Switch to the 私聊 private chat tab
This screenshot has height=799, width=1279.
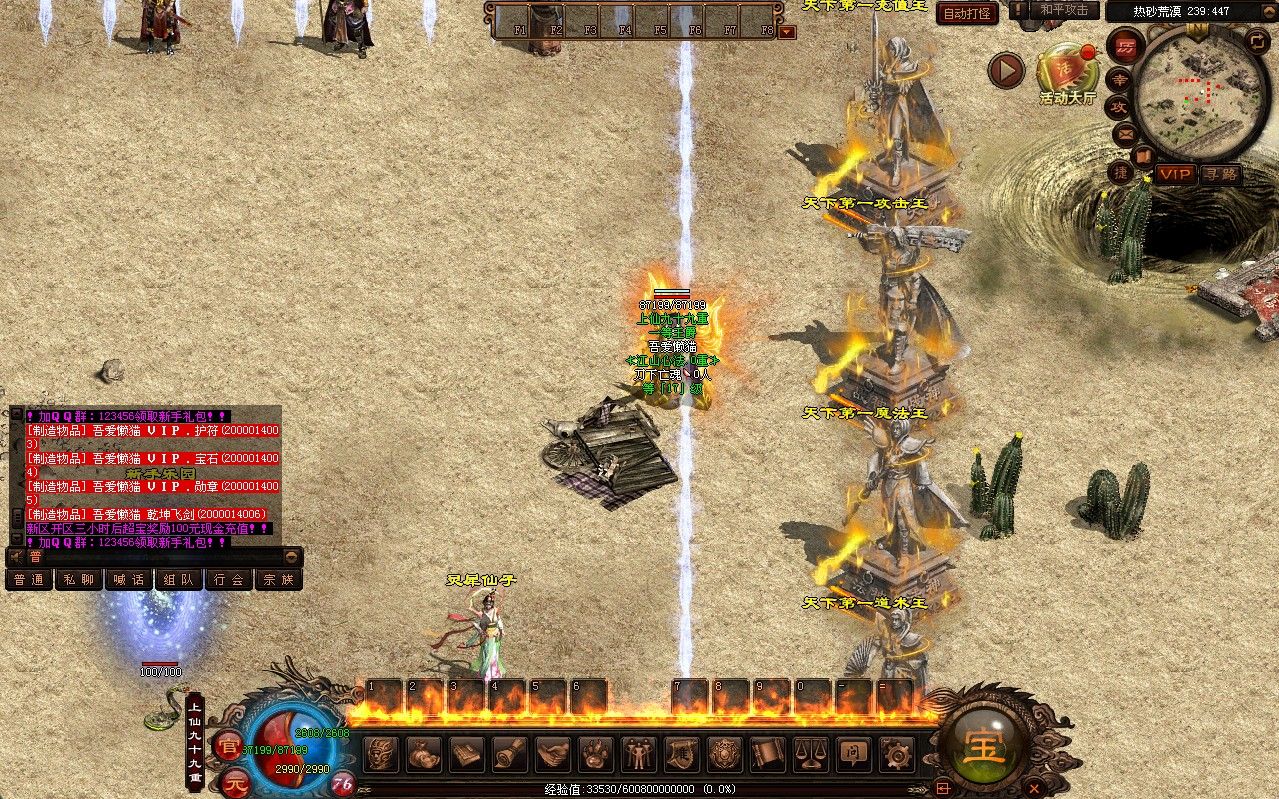[x=79, y=579]
